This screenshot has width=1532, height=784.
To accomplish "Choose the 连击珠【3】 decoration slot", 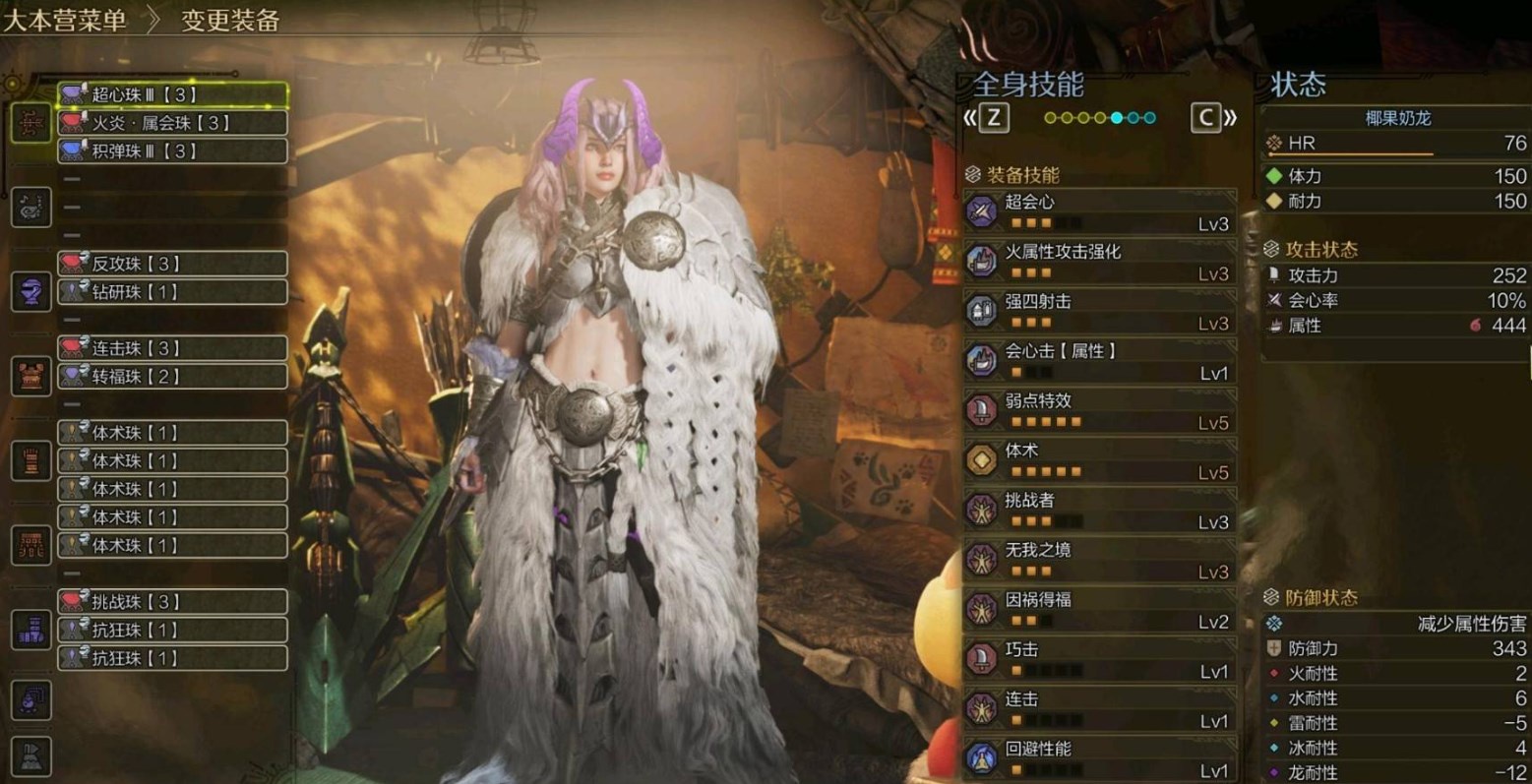I will [x=173, y=348].
